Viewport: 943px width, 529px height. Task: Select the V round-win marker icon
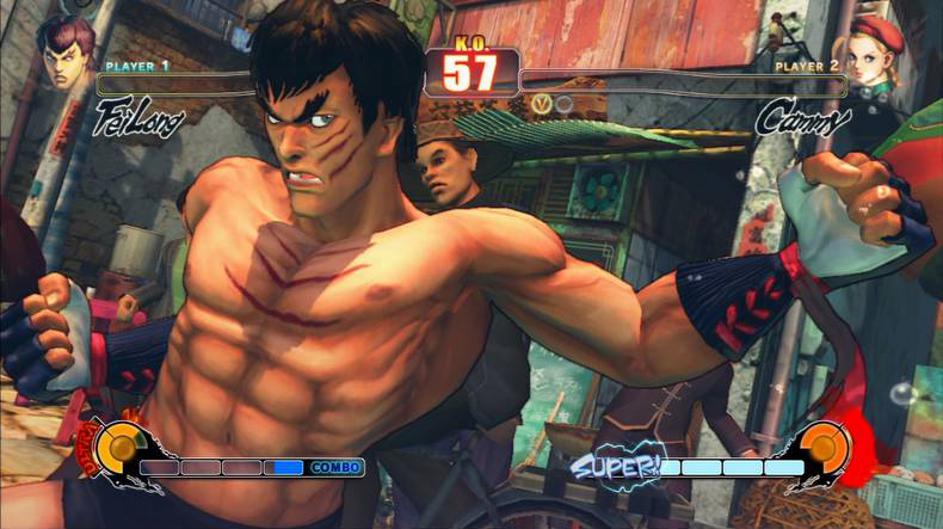tap(542, 103)
